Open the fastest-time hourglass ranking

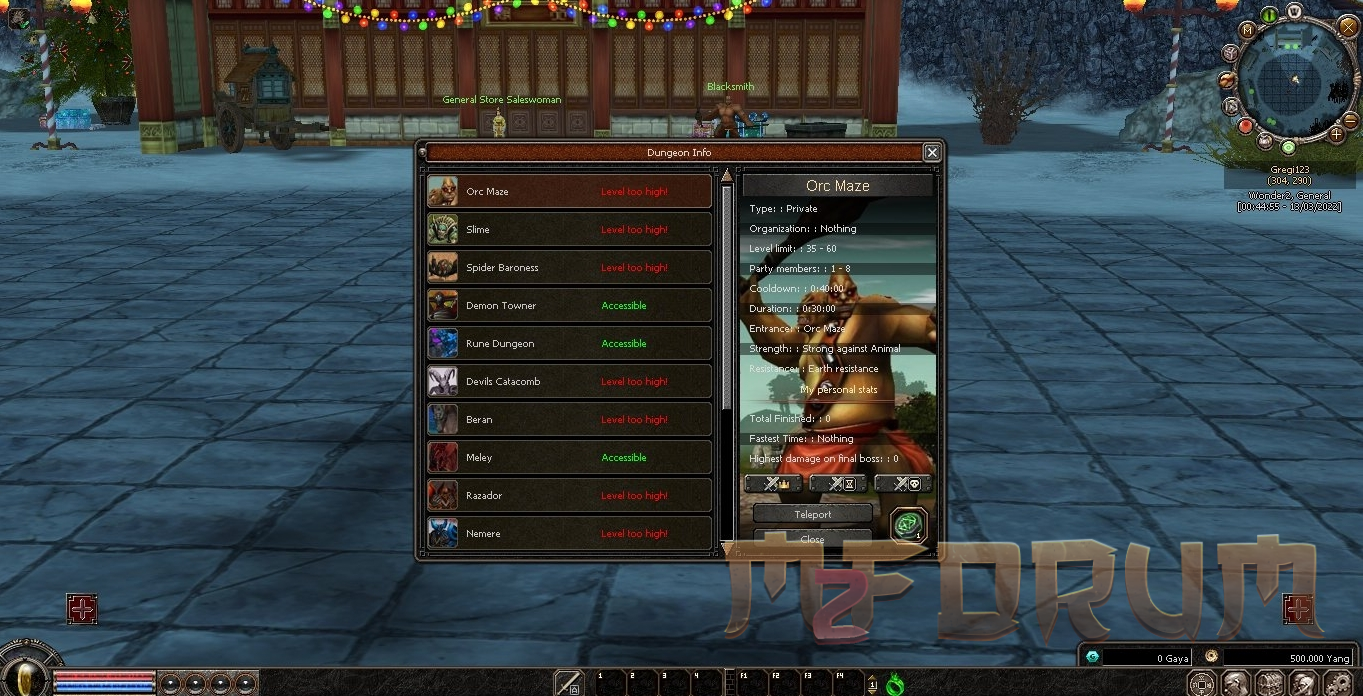tap(838, 484)
